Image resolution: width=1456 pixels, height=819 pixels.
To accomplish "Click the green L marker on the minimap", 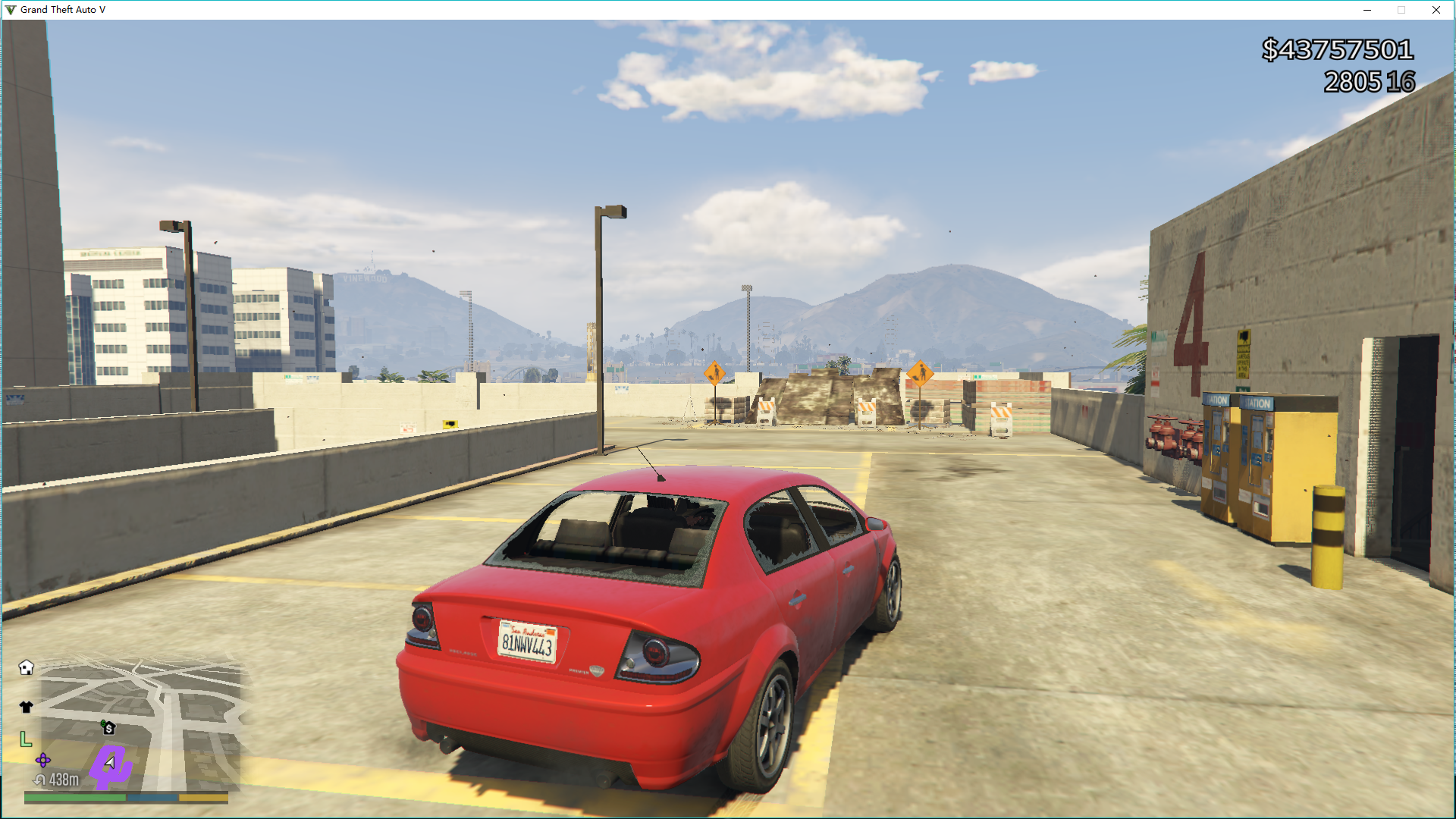I will tap(26, 739).
